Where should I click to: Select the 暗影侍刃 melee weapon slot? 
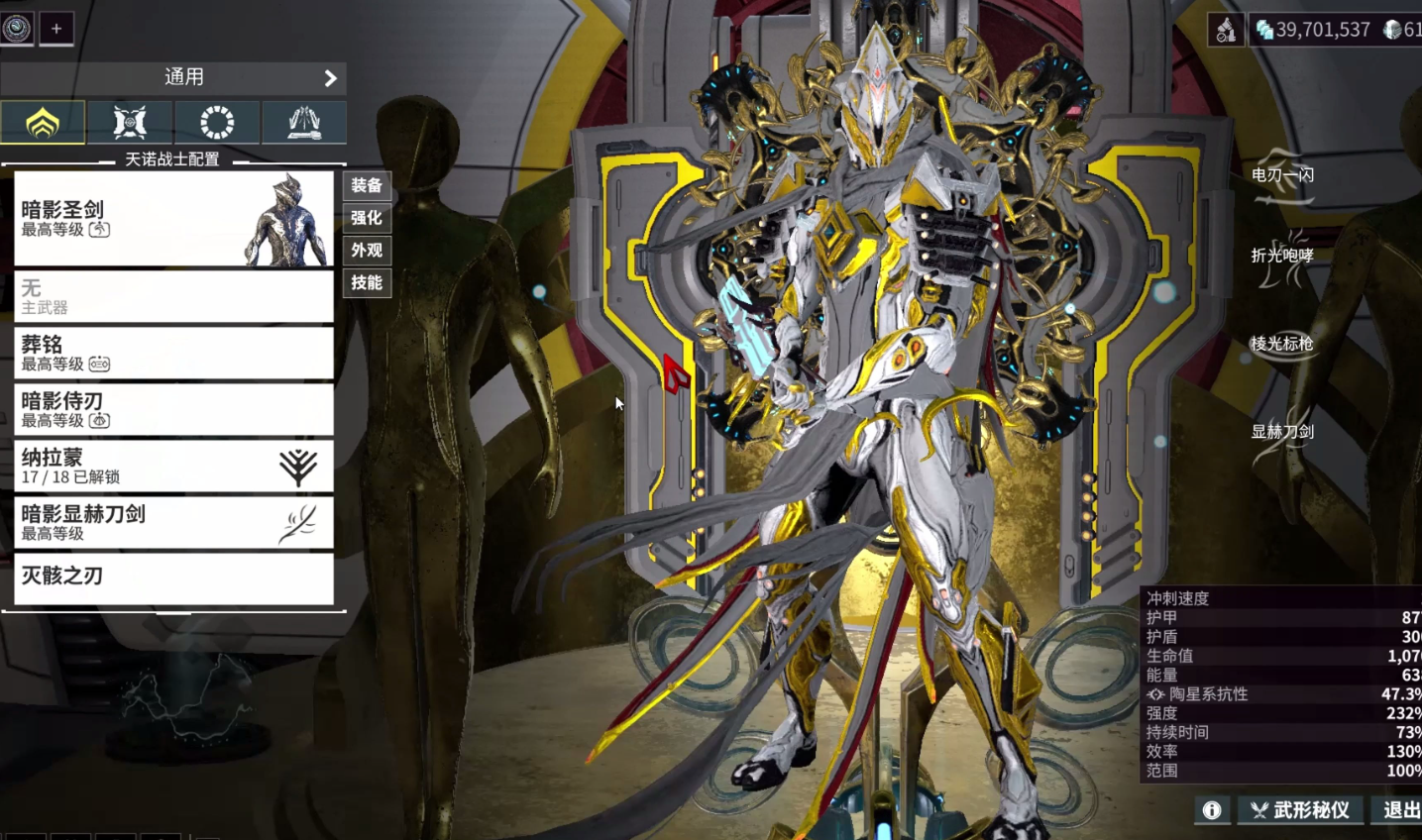pyautogui.click(x=173, y=409)
